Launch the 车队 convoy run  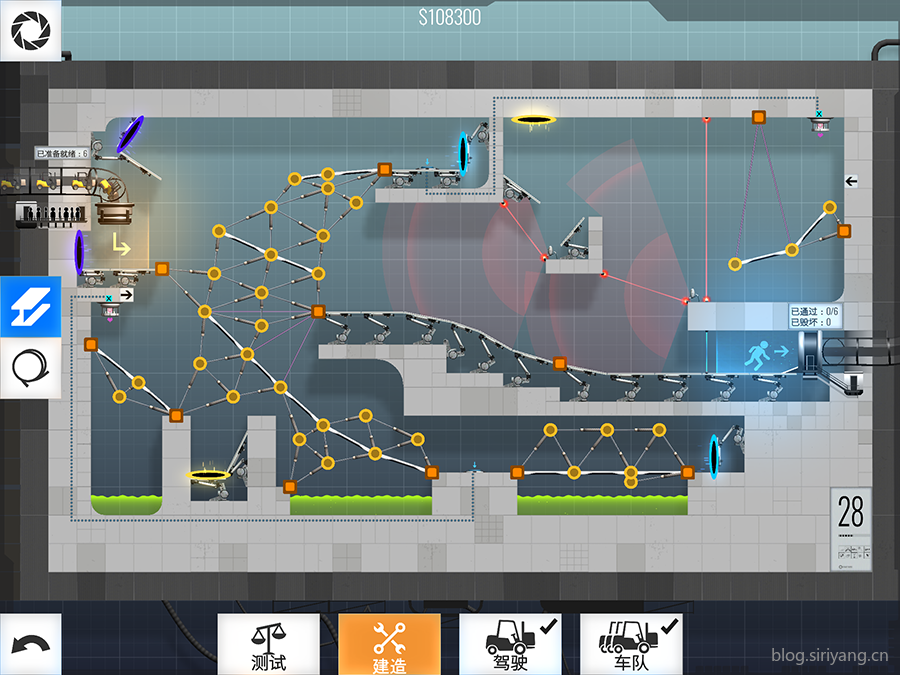click(x=631, y=644)
